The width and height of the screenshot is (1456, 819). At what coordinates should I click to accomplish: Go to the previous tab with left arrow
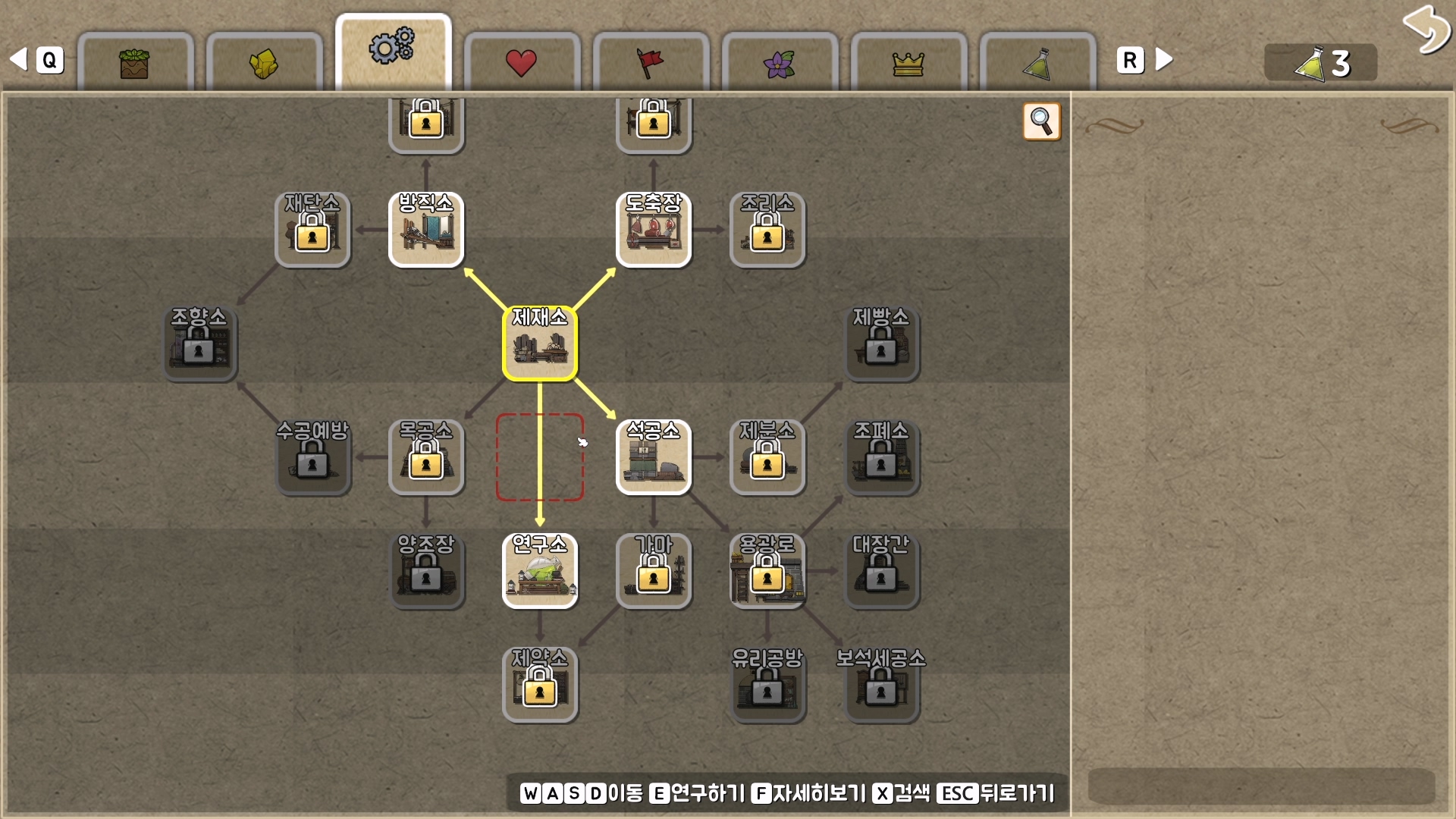19,59
